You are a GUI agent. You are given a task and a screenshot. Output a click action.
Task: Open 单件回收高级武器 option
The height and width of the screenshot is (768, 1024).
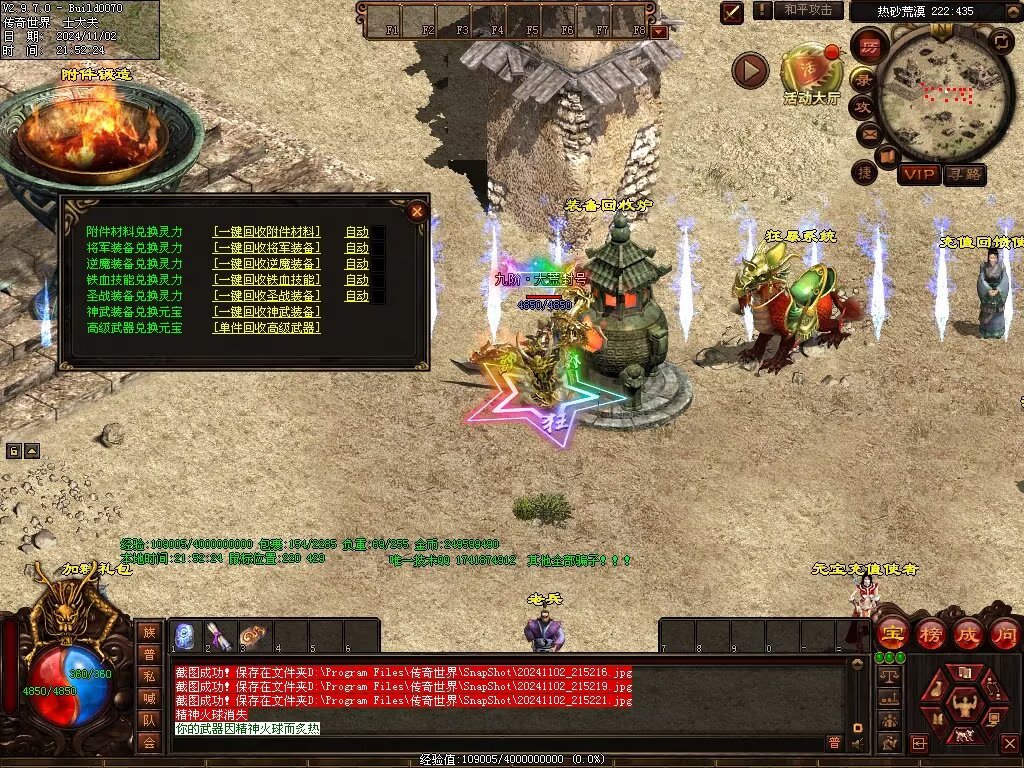(267, 328)
